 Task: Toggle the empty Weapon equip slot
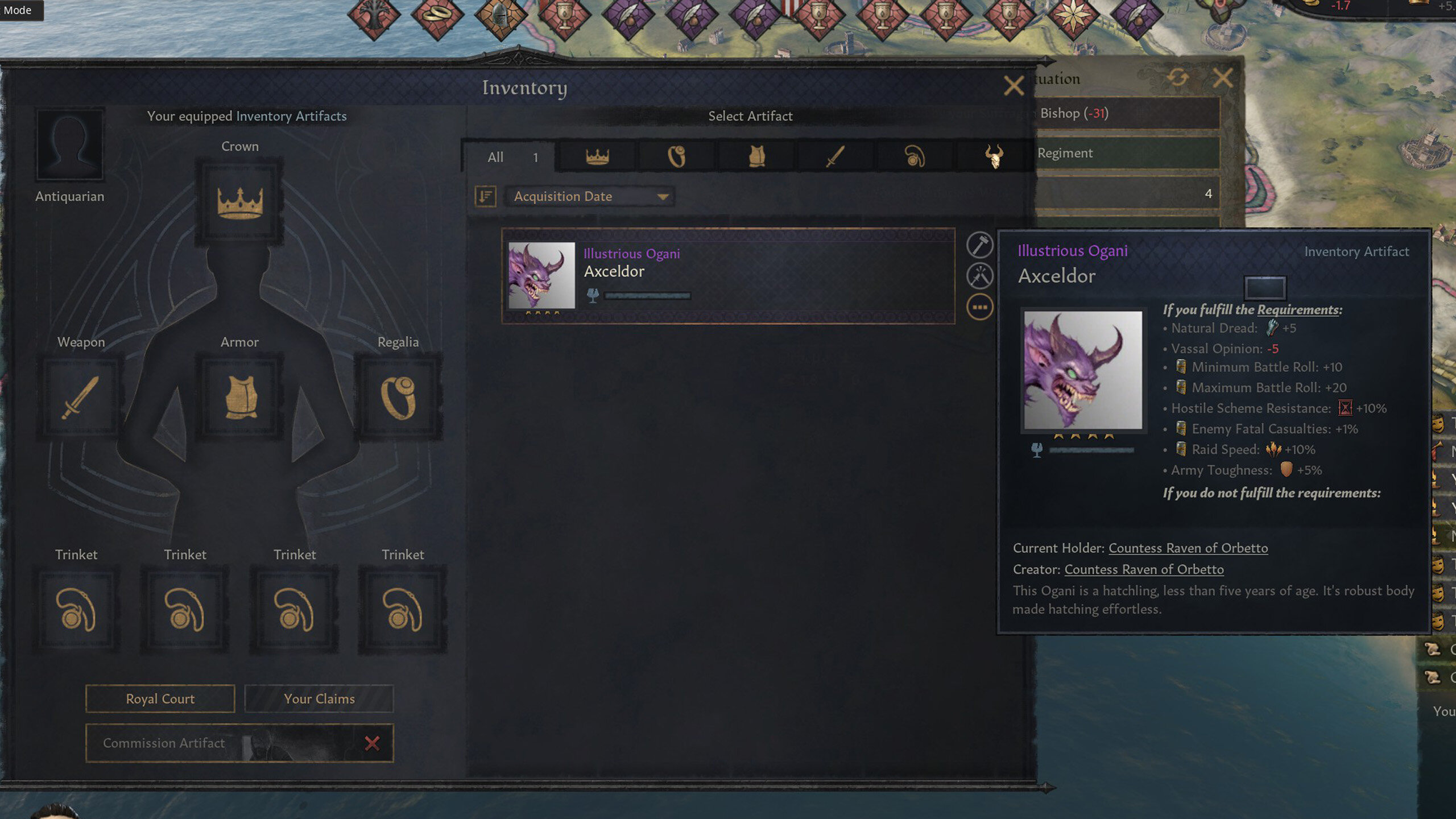pyautogui.click(x=80, y=398)
